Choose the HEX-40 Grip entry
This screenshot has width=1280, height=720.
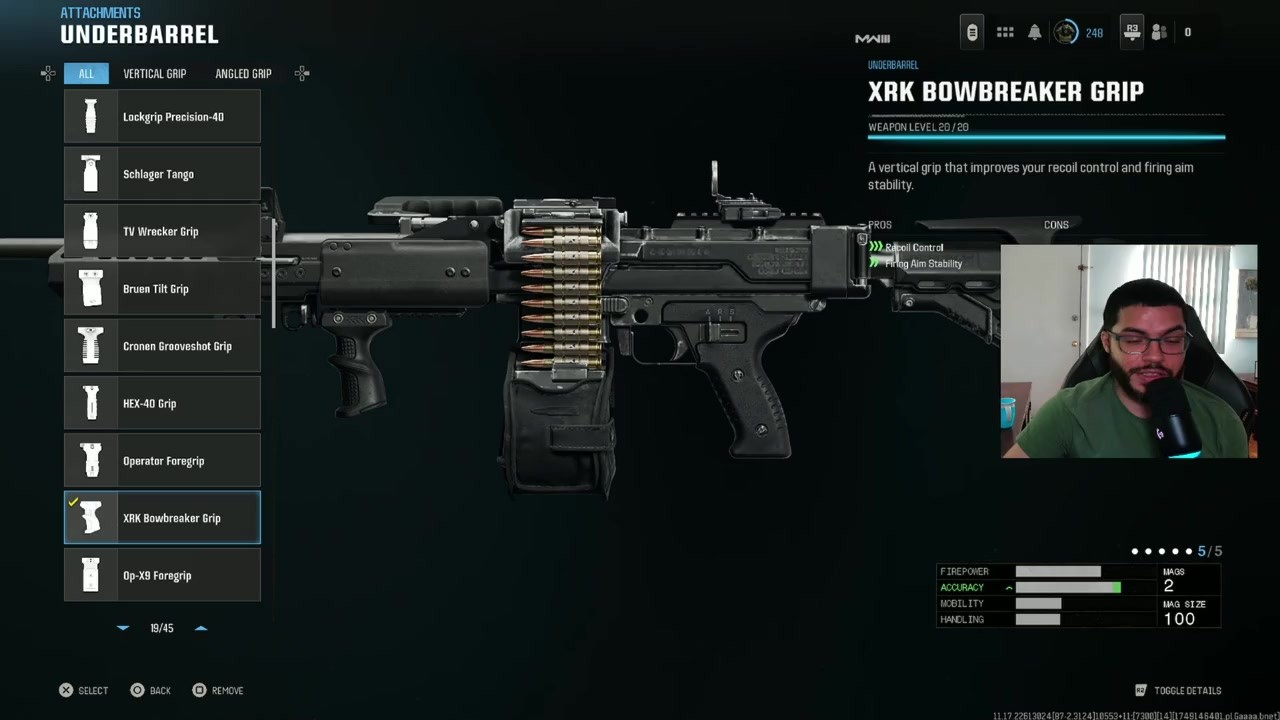(162, 403)
